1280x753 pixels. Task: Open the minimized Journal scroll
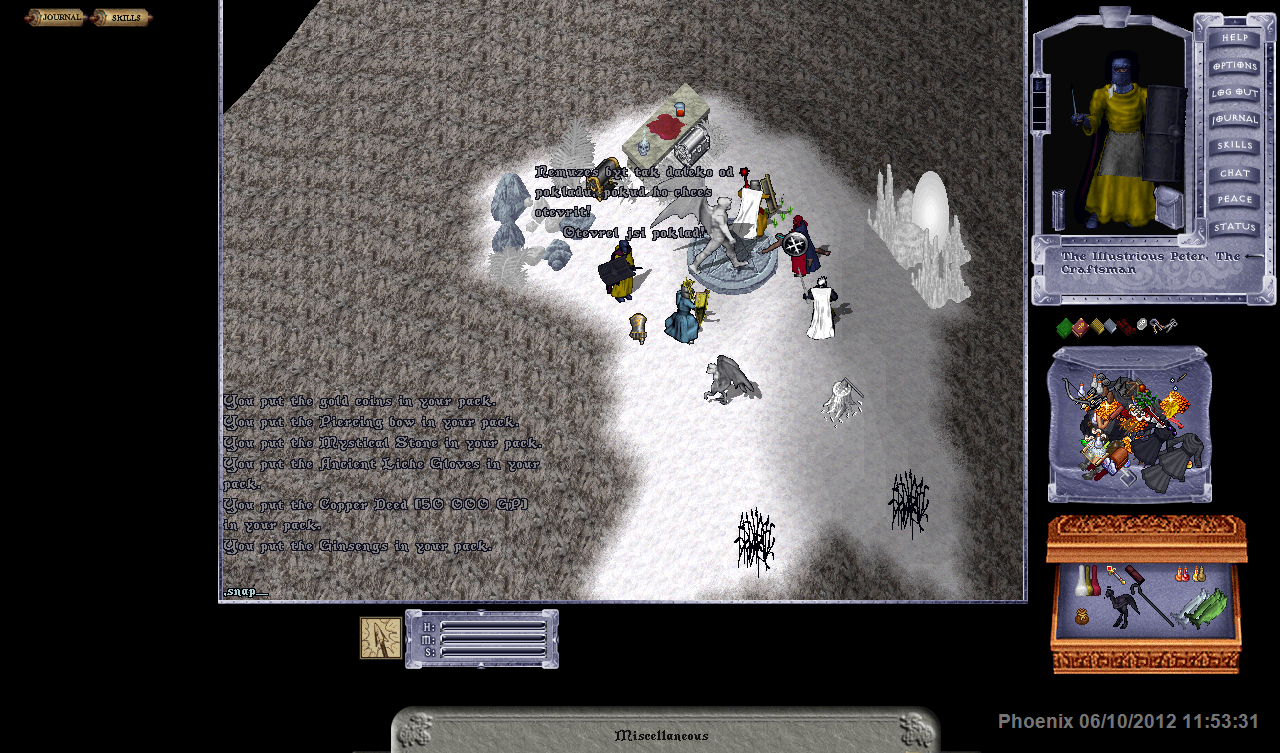tap(55, 17)
